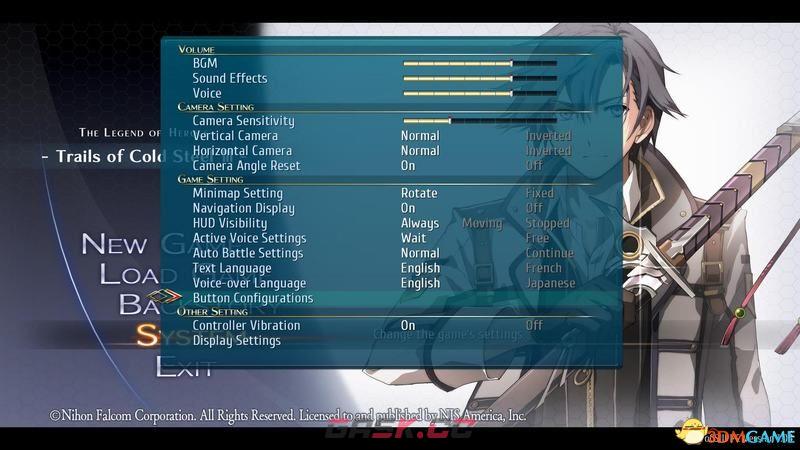Adjust the Voice volume slider
Screen dimensions: 800x450
[480, 93]
